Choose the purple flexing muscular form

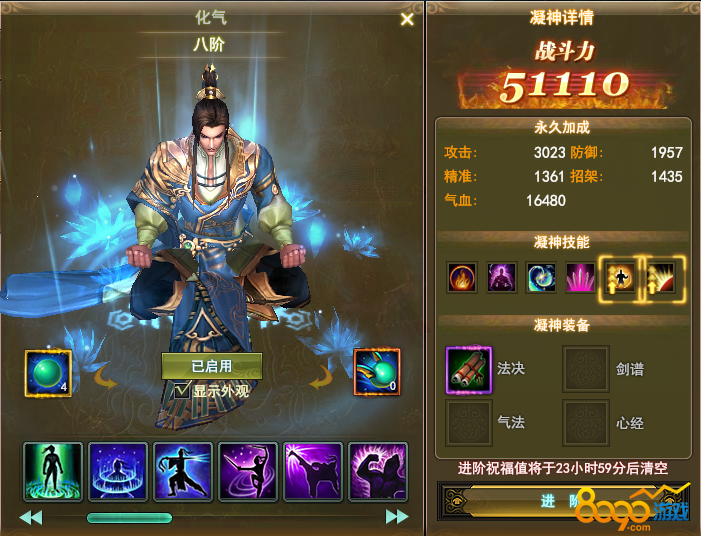[x=378, y=469]
